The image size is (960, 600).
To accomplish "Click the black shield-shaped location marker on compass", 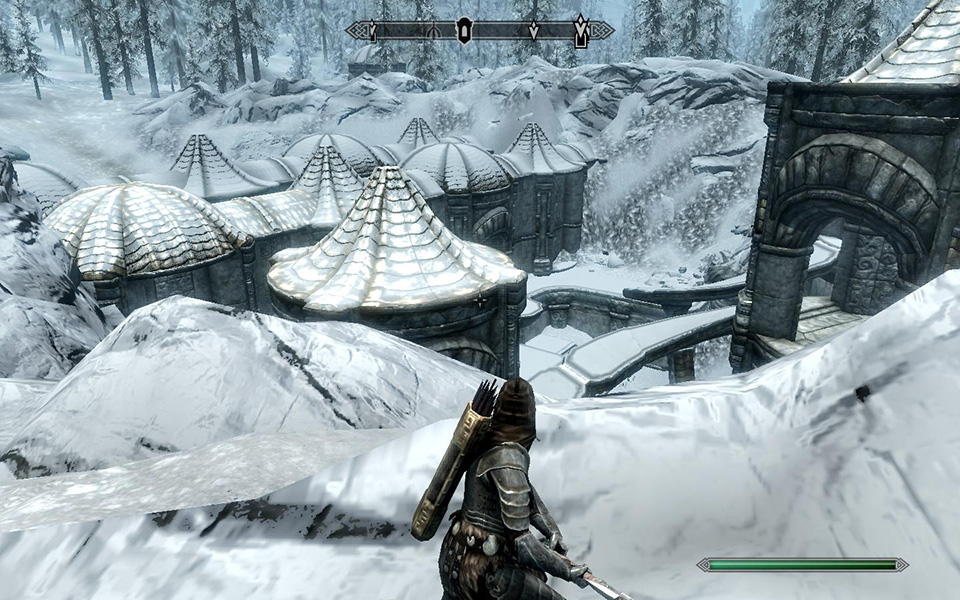I will click(463, 30).
